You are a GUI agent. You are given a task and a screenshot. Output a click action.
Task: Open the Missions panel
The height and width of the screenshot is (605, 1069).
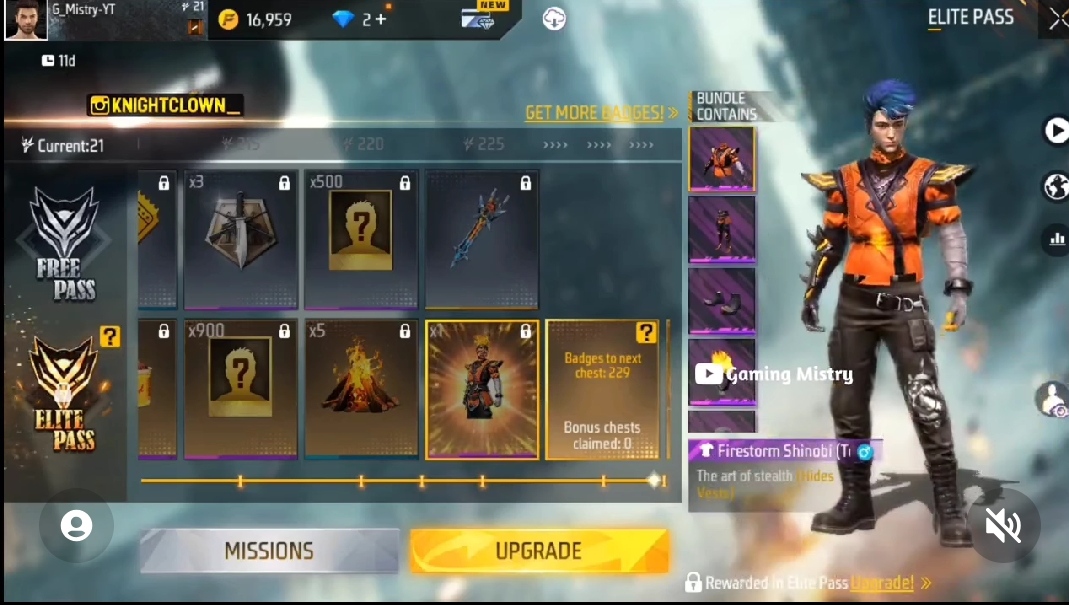coord(268,551)
